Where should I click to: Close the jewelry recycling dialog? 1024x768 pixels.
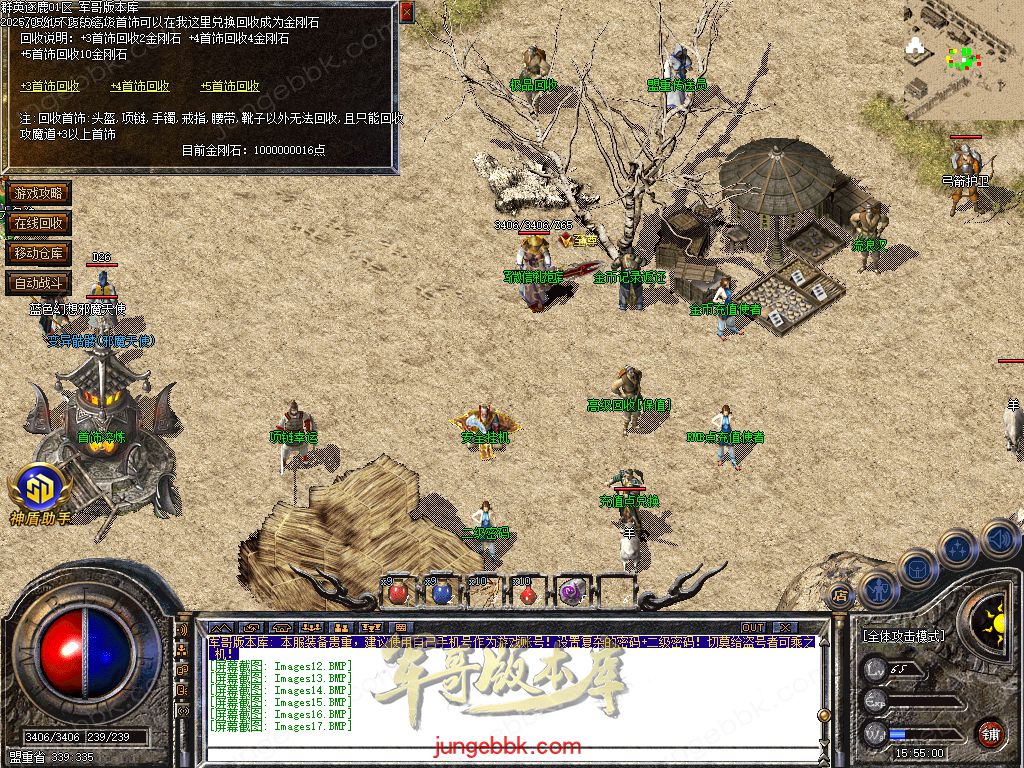pos(406,12)
